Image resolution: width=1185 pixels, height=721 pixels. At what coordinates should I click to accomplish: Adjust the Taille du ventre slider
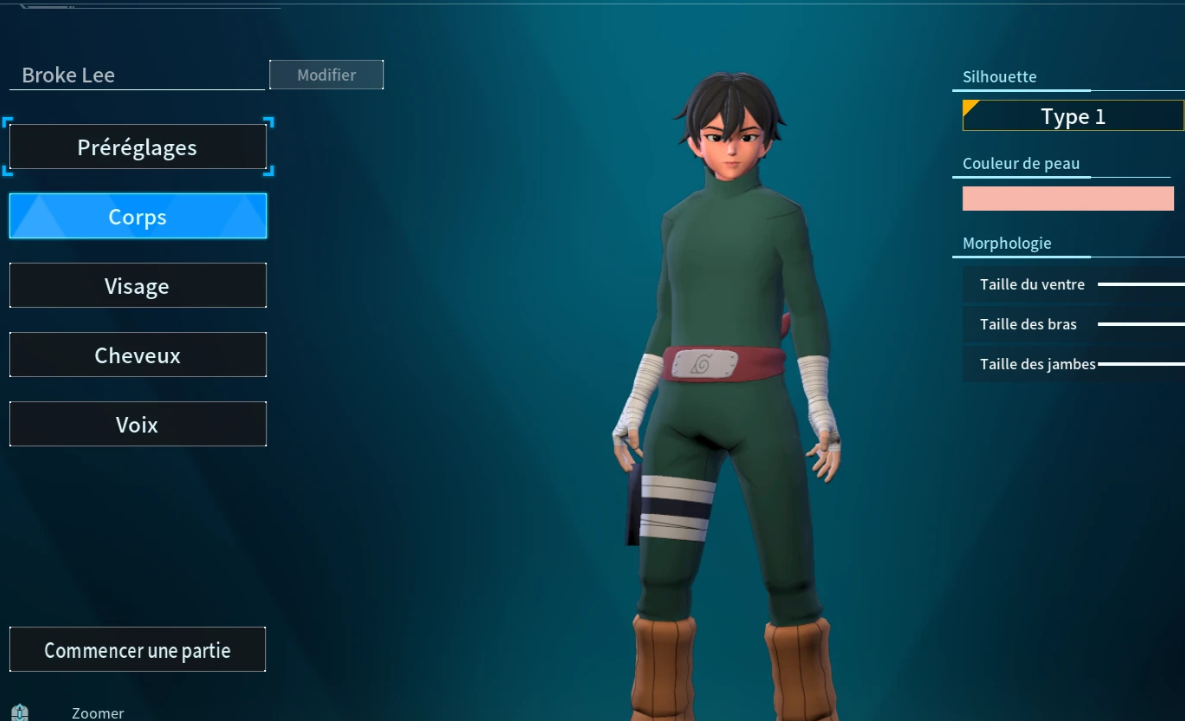pyautogui.click(x=1141, y=285)
